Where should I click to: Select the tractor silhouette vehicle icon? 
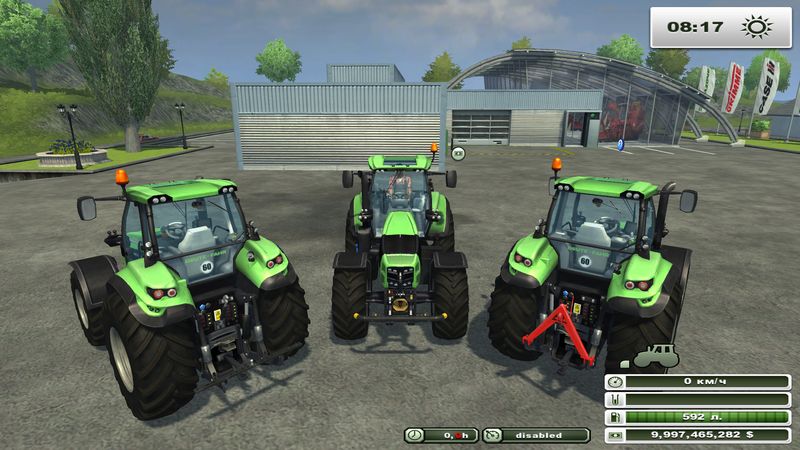655,355
